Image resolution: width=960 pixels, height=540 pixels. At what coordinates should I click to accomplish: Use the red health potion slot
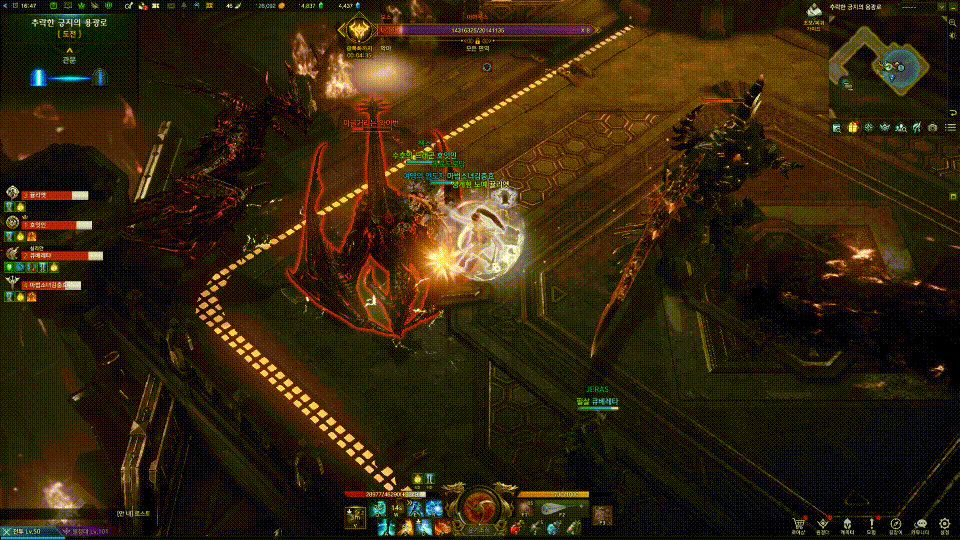(517, 526)
